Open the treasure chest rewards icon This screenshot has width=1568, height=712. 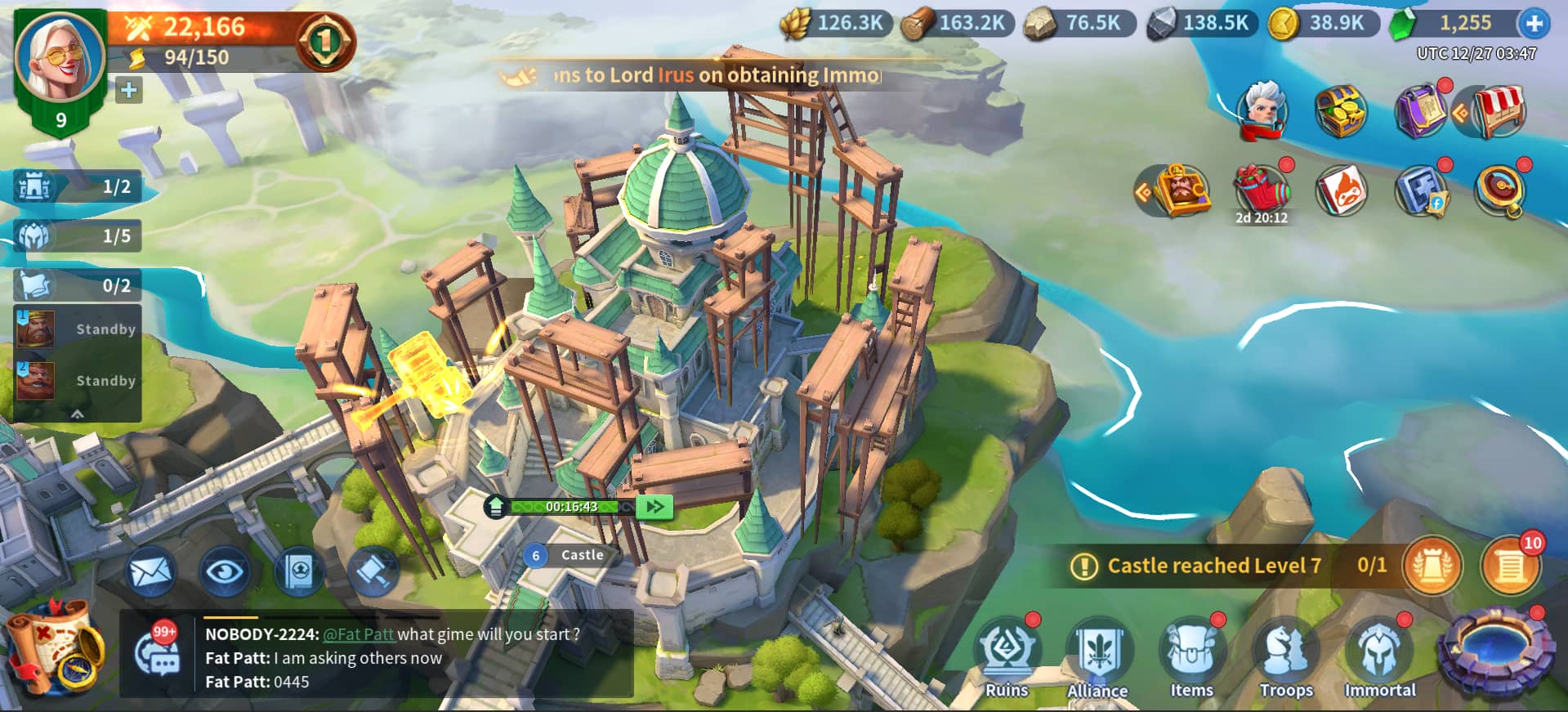click(x=1340, y=110)
